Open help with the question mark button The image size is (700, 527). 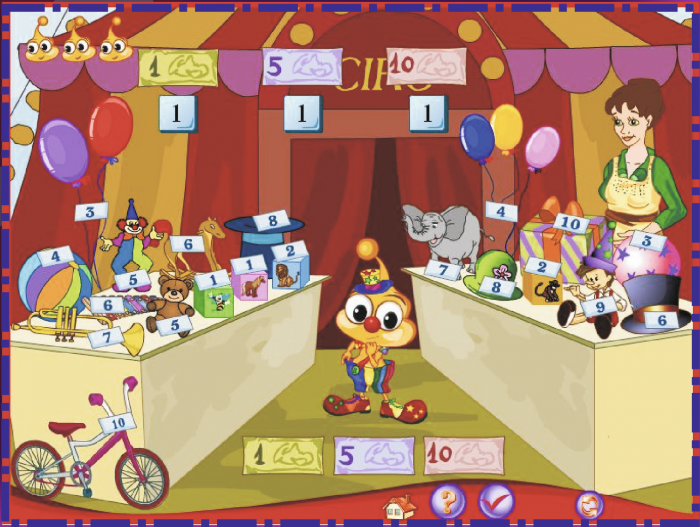447,500
